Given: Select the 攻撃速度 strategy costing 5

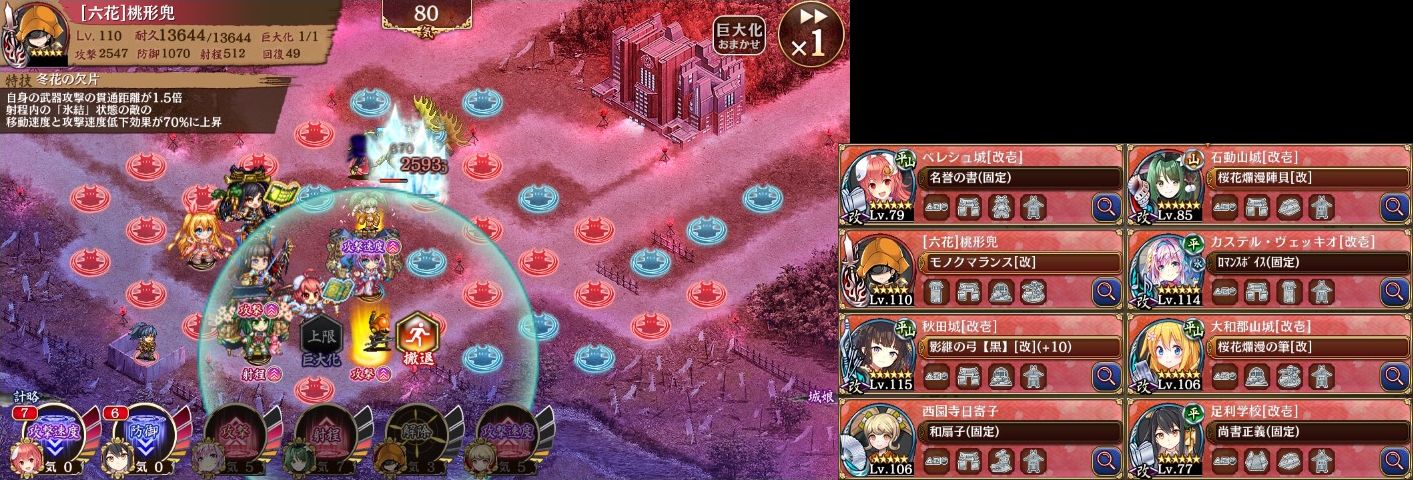Looking at the screenshot, I should 505,437.
